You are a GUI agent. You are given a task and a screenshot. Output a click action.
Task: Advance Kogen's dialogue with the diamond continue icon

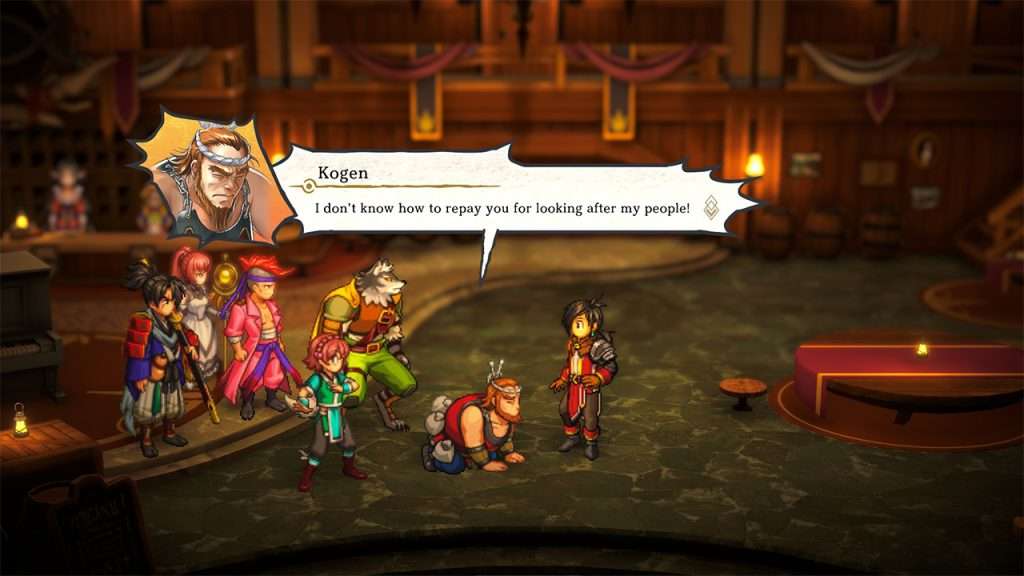click(x=711, y=207)
